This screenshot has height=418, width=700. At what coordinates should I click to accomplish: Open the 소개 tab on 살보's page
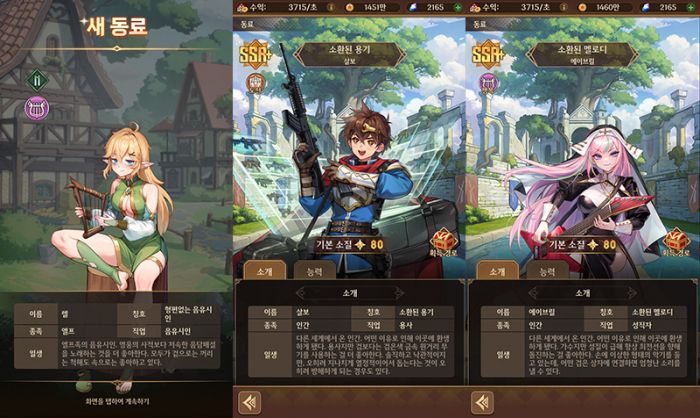263,270
